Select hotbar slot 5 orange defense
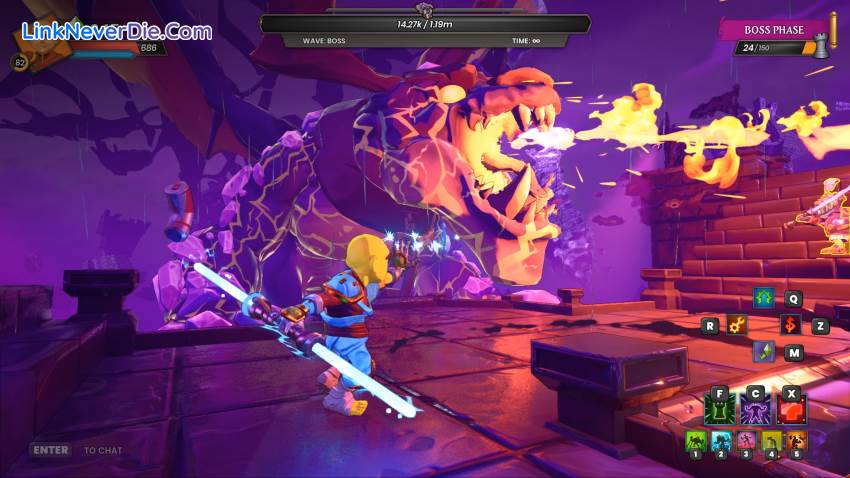This screenshot has width=850, height=478. pos(796,440)
